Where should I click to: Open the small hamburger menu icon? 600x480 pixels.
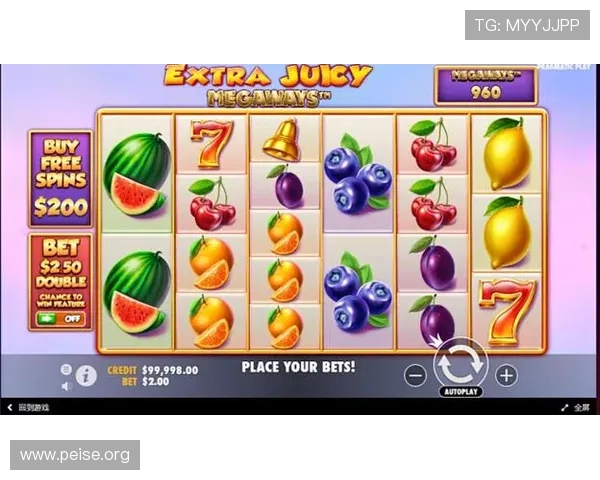(x=66, y=368)
